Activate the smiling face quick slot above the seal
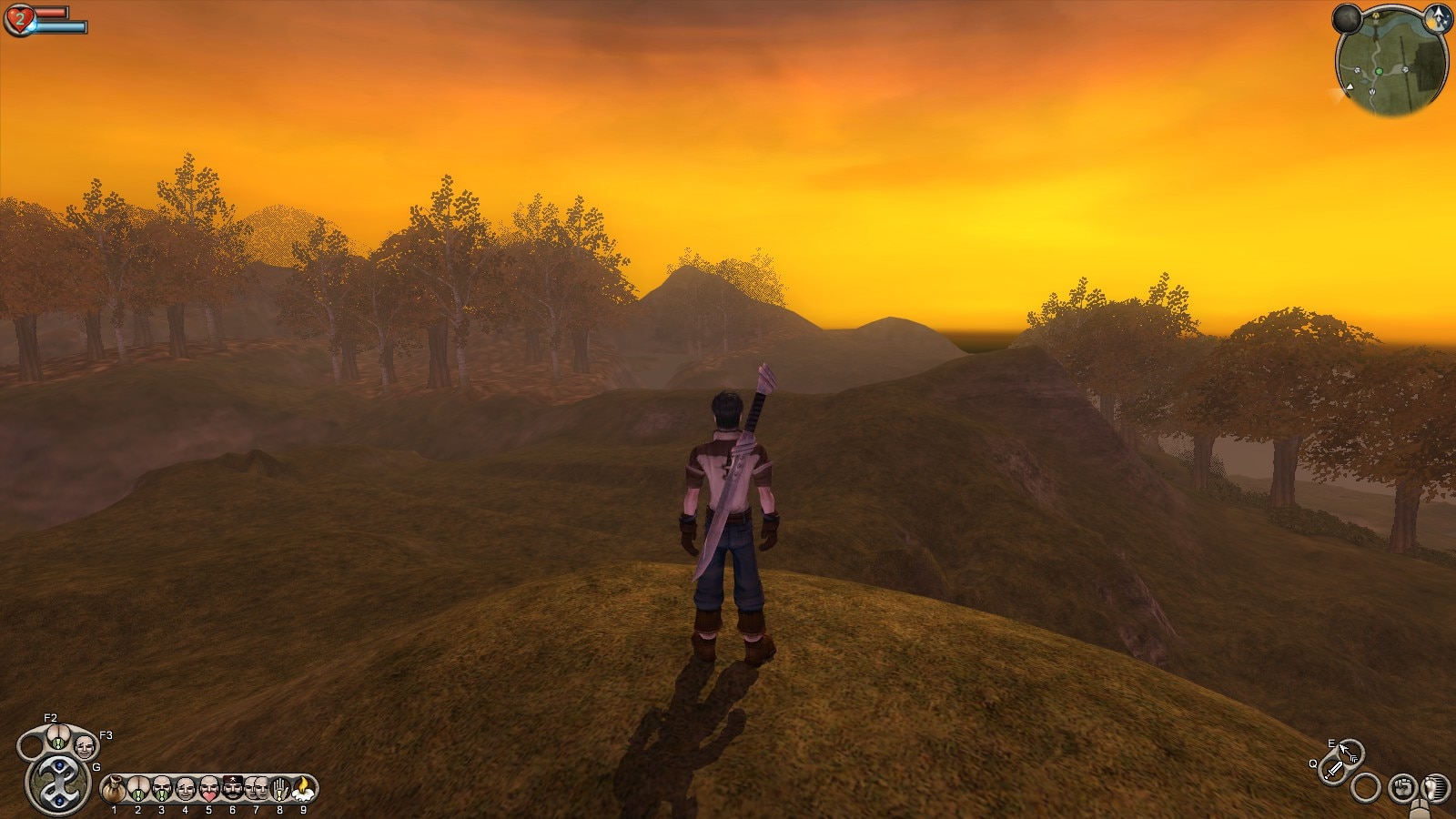The image size is (1456, 819). pyautogui.click(x=84, y=747)
